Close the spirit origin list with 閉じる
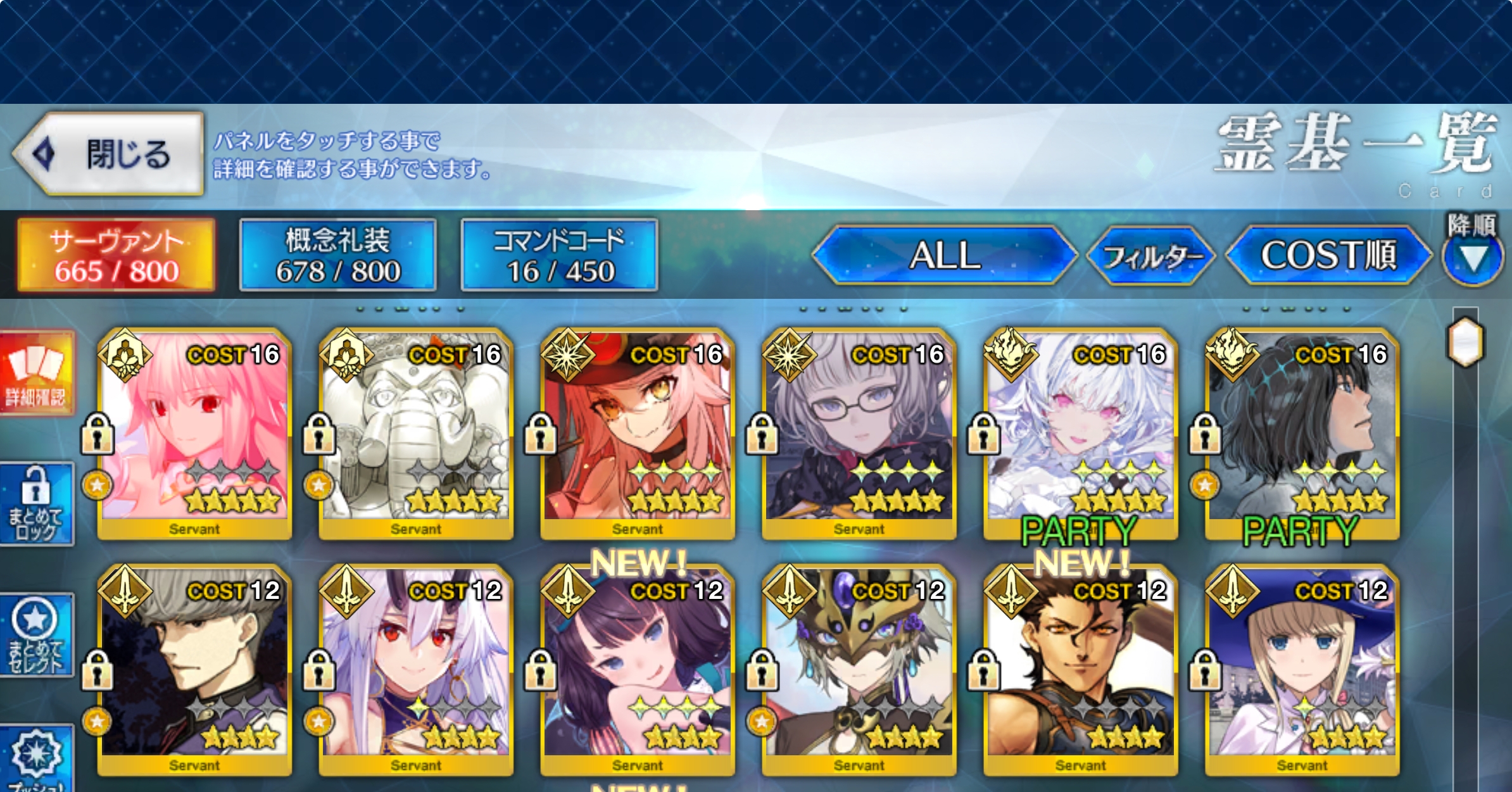 click(109, 154)
